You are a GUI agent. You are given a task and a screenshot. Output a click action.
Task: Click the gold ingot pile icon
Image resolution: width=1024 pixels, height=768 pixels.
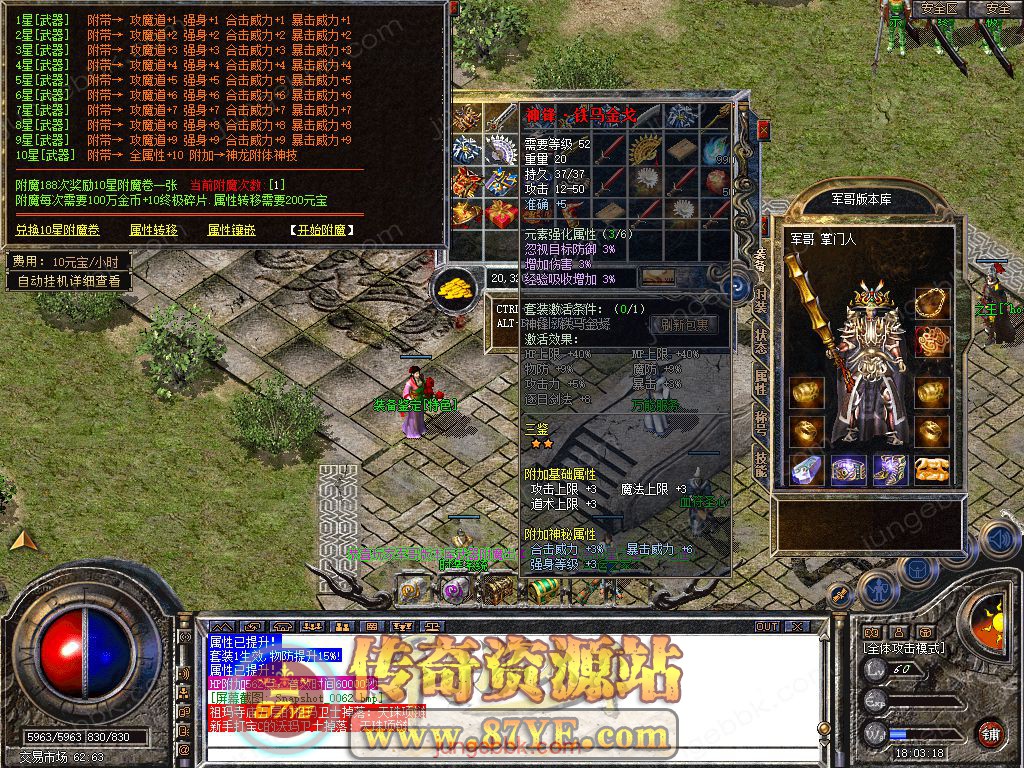tap(455, 288)
